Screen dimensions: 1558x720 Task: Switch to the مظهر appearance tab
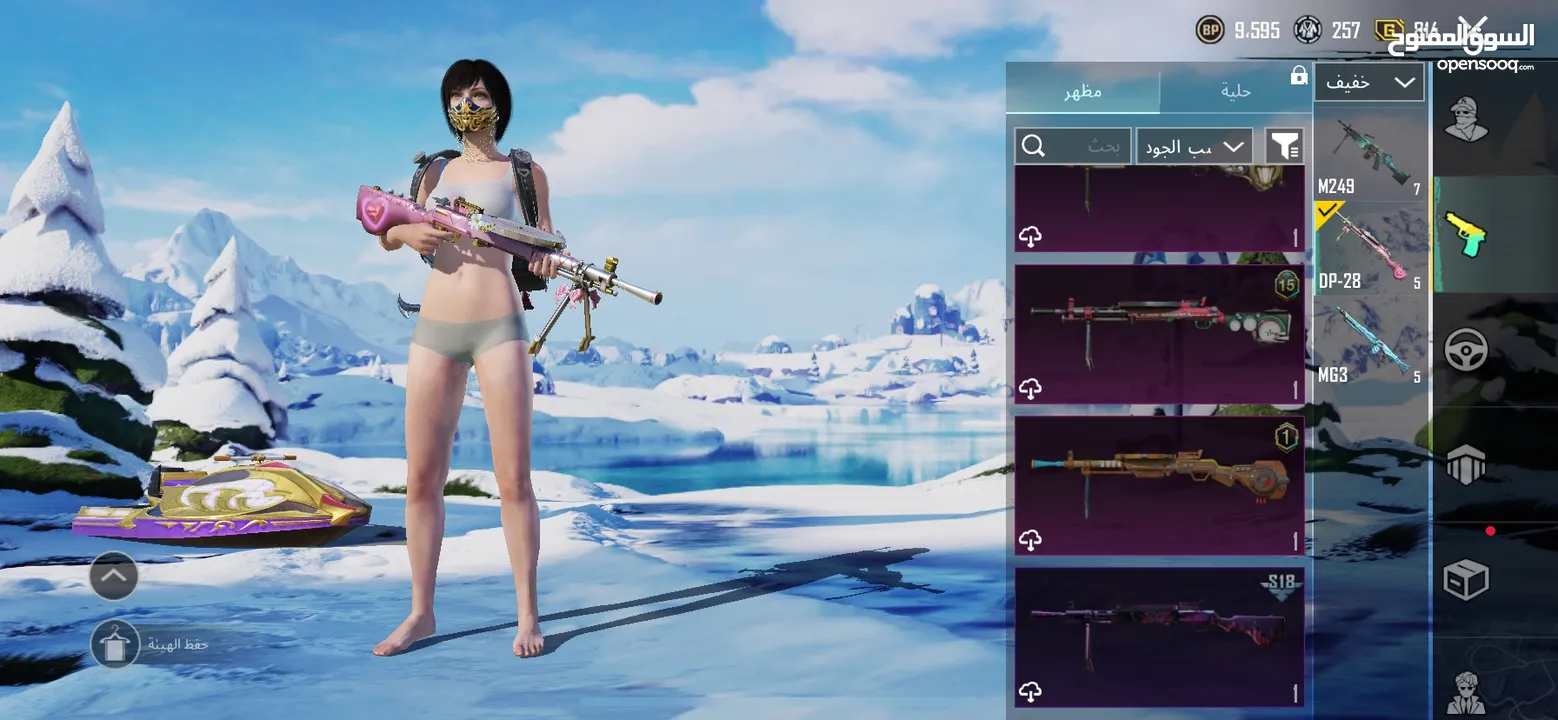pyautogui.click(x=1083, y=91)
